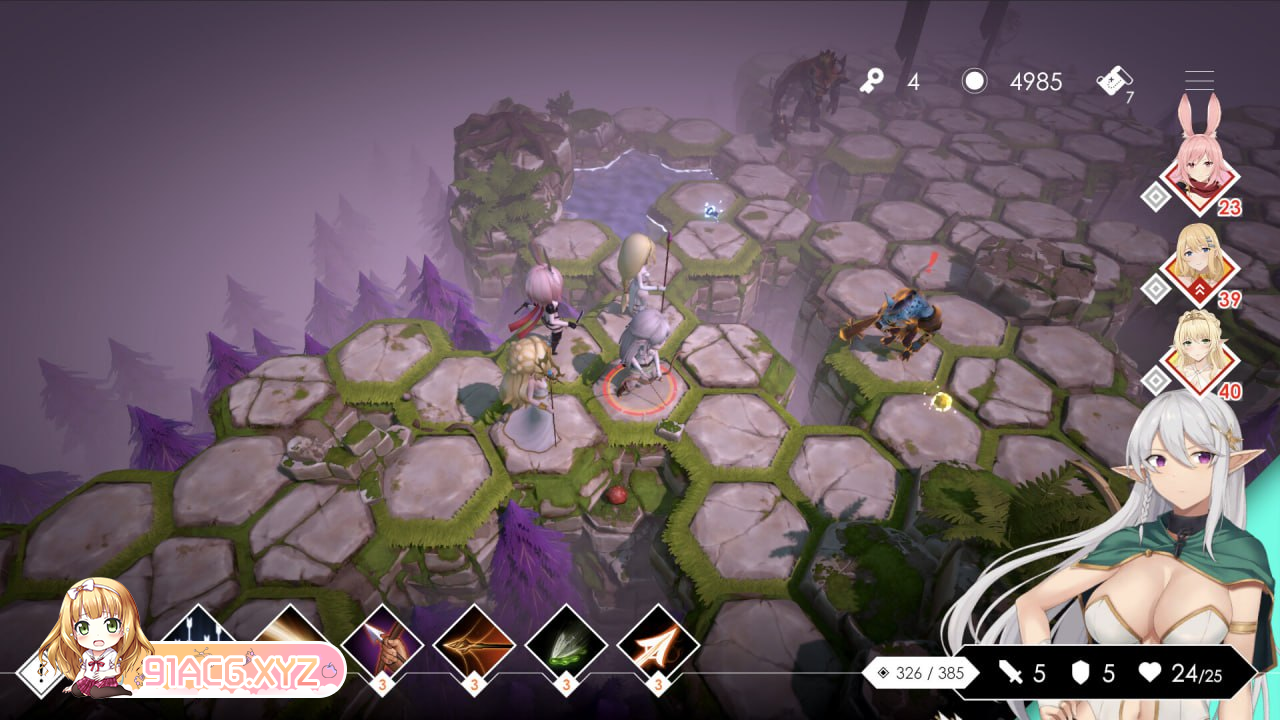Open the map scroll item icon
The width and height of the screenshot is (1280, 720).
coord(1113,81)
